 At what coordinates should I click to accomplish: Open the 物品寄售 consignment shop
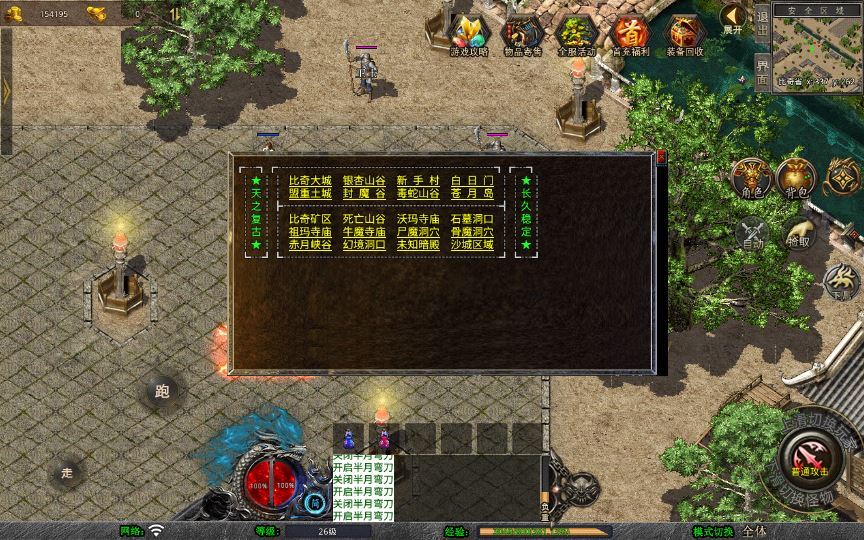point(523,34)
